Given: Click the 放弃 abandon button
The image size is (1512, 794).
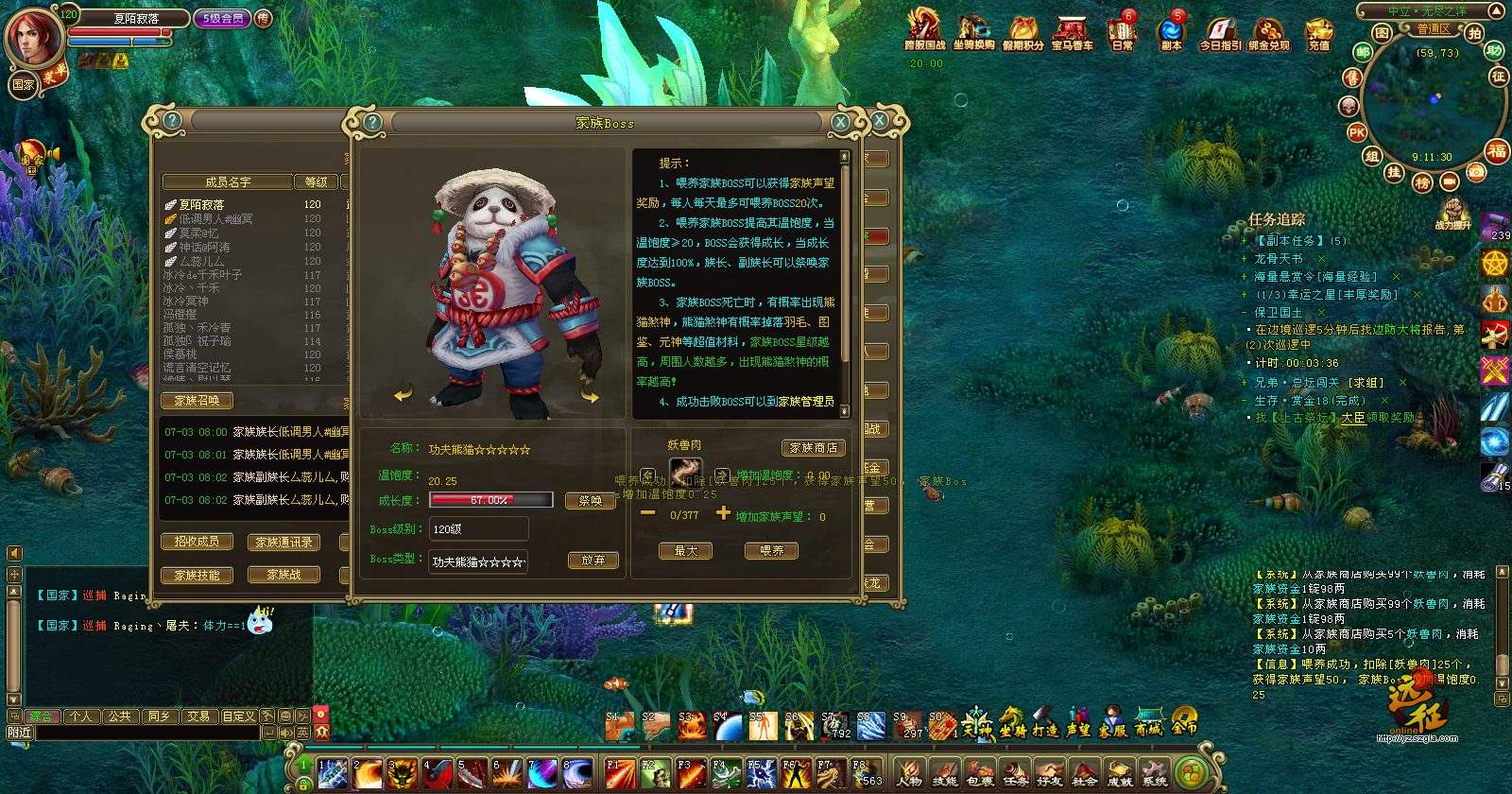Looking at the screenshot, I should 593,561.
